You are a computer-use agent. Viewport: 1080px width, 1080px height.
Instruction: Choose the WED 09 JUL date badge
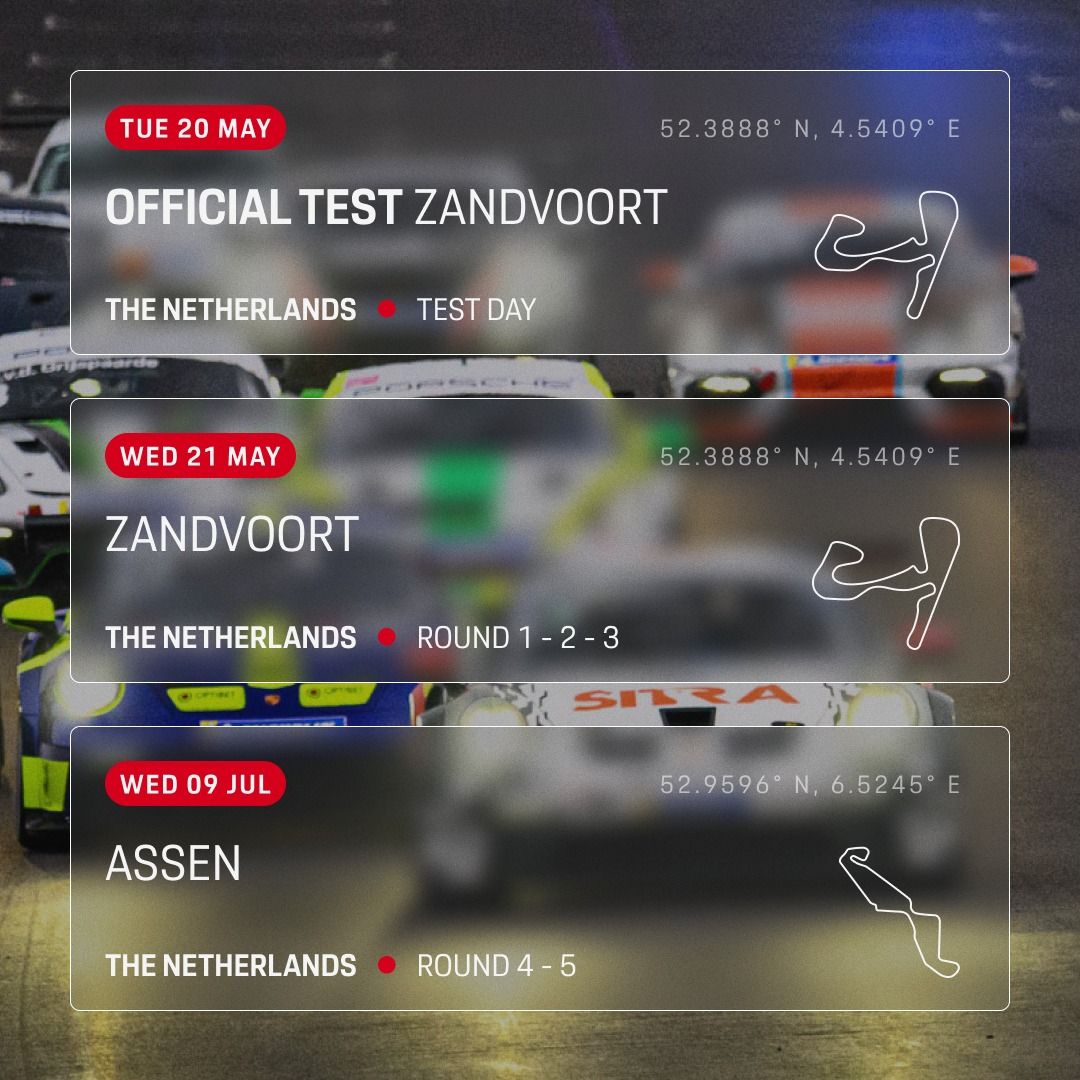195,784
